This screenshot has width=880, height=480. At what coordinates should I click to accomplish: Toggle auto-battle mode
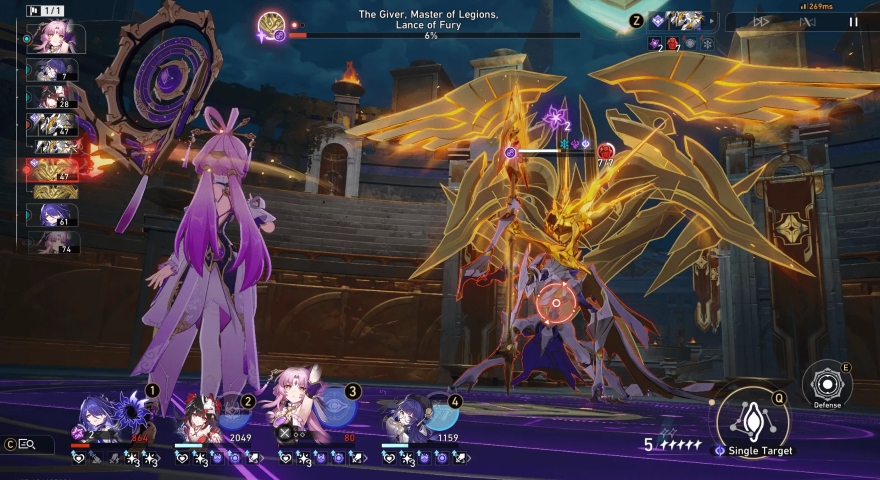click(x=808, y=21)
